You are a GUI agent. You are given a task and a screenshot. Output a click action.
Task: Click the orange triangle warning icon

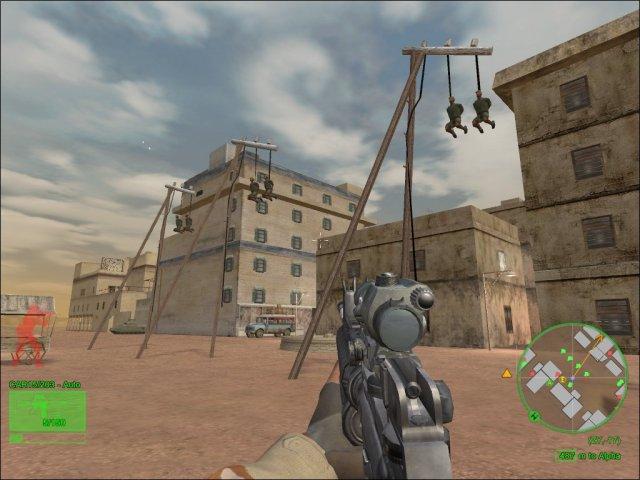[506, 373]
